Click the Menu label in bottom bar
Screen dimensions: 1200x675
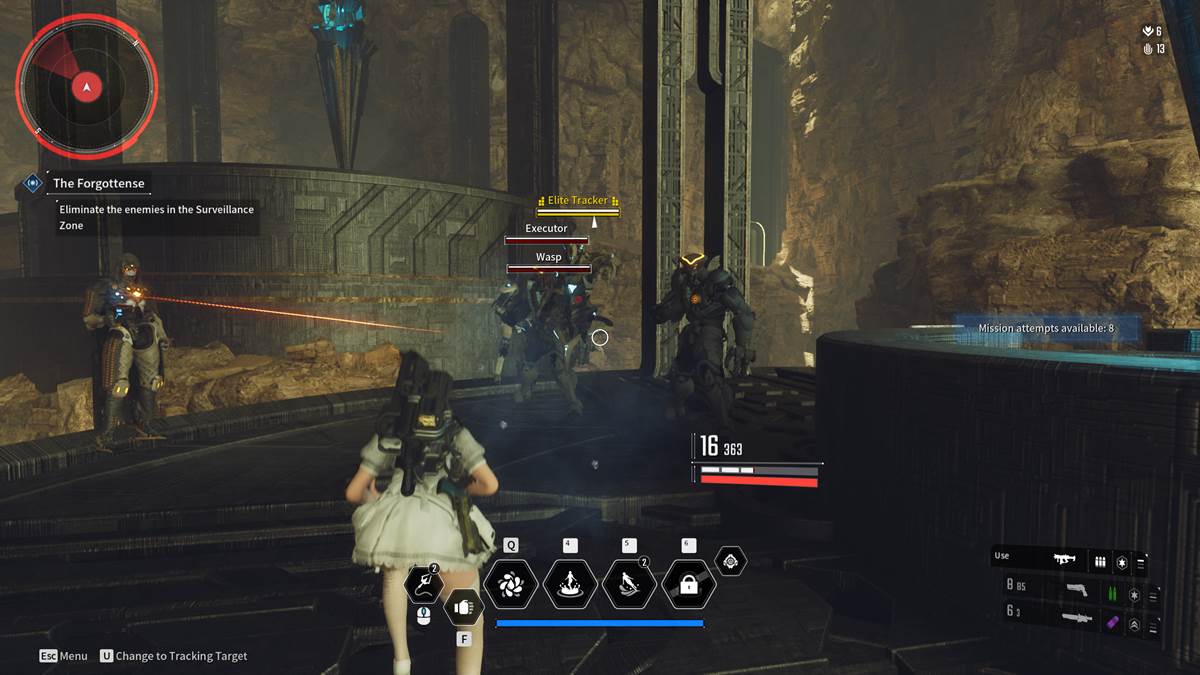(x=64, y=656)
